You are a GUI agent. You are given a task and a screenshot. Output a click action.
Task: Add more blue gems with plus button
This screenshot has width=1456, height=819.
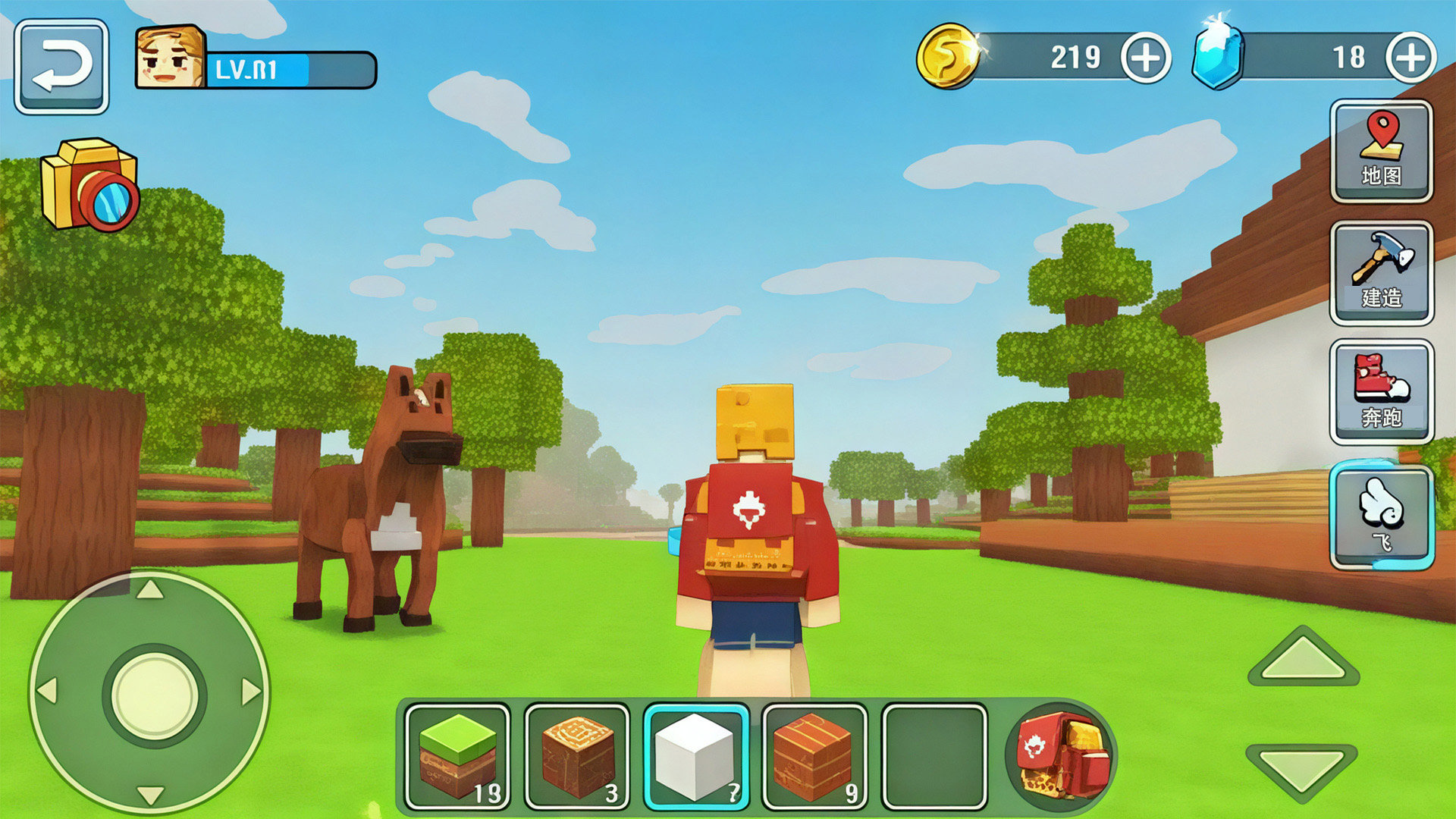(1410, 58)
